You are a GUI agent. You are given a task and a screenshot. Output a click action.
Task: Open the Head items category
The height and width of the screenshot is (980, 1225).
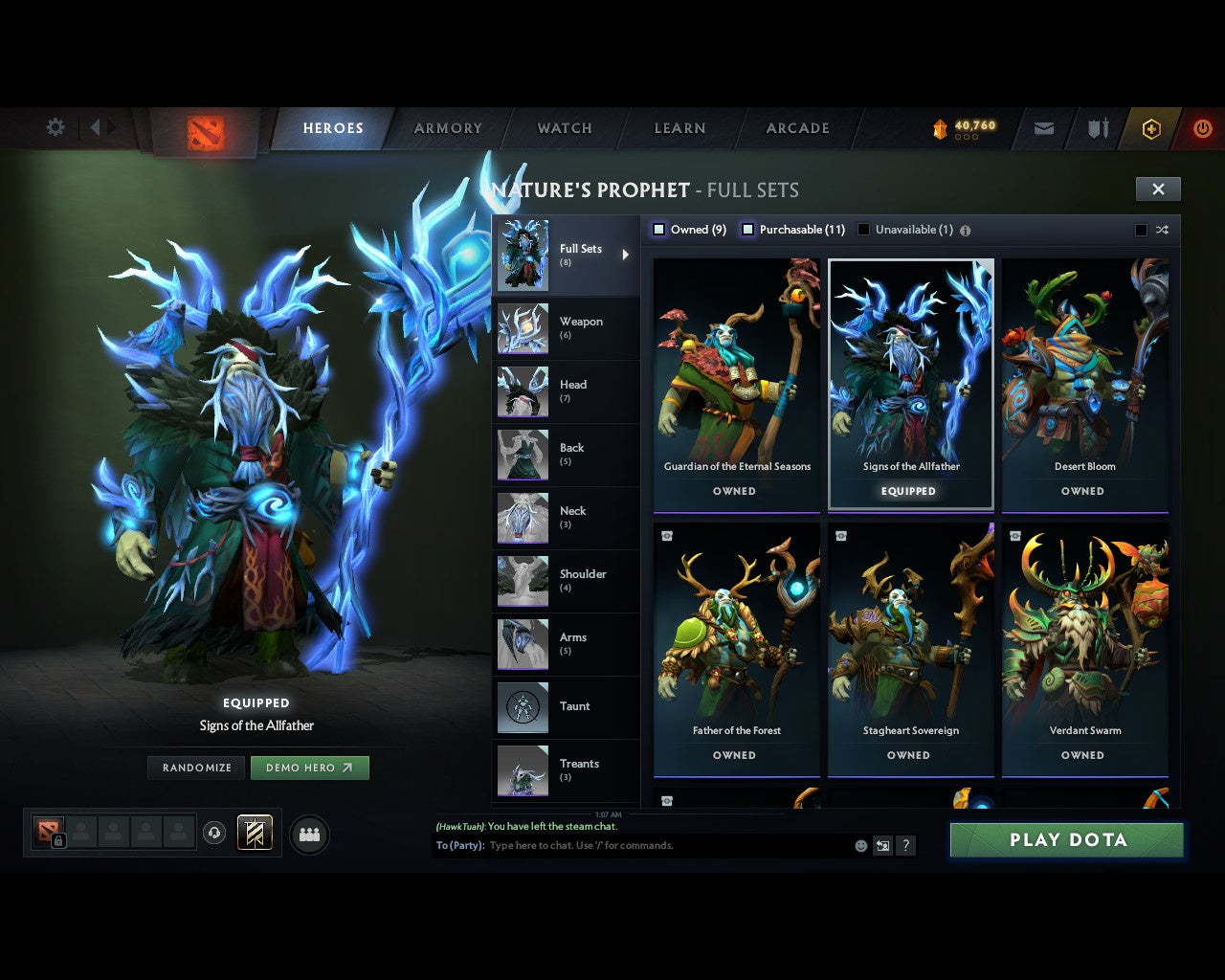566,391
